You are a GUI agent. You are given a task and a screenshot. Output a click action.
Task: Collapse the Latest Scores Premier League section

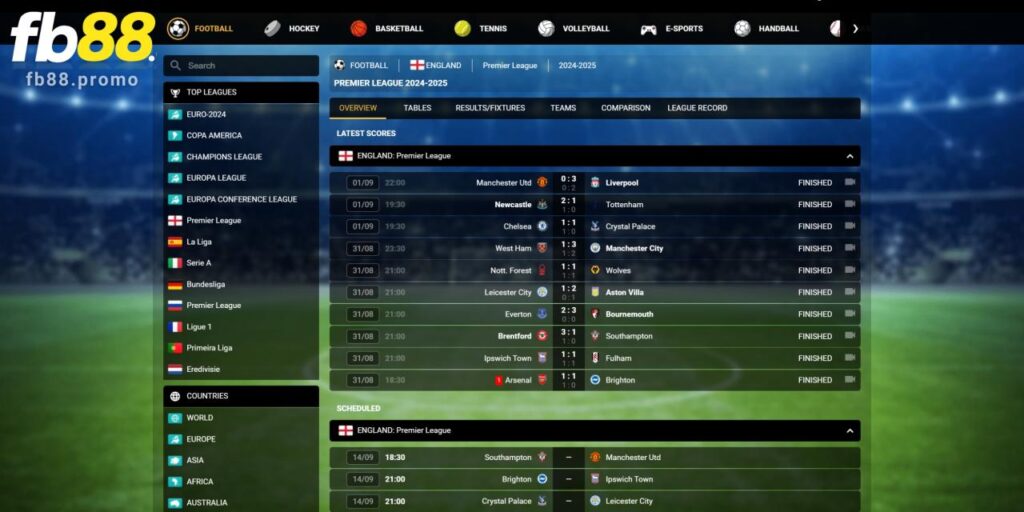tap(849, 156)
